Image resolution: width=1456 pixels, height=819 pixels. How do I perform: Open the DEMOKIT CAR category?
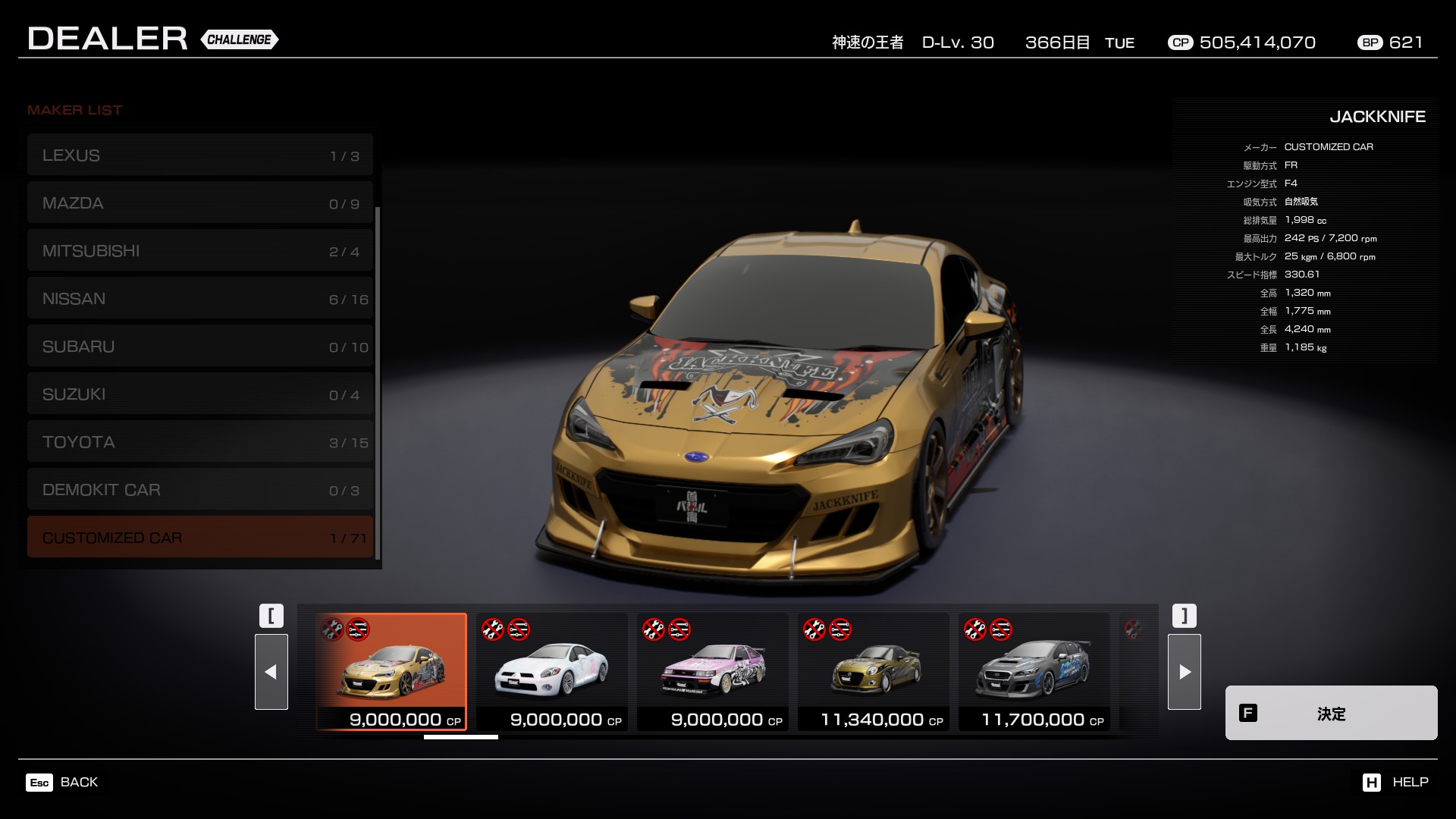click(x=200, y=490)
